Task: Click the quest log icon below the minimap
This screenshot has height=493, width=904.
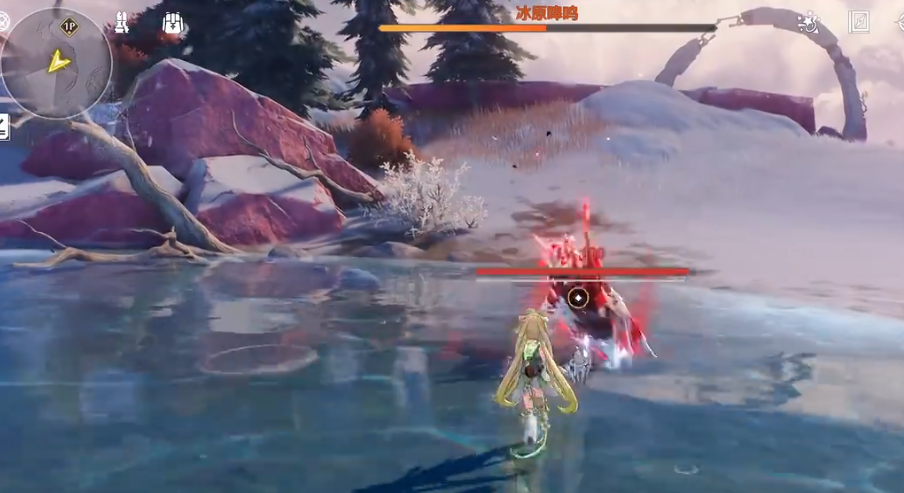Action: [x=3, y=127]
